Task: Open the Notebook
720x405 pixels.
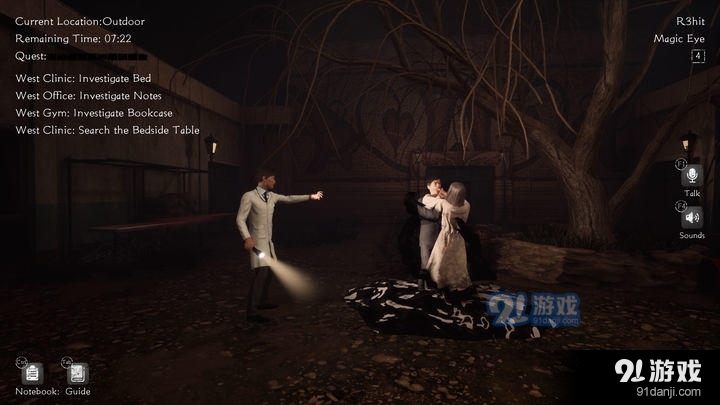Action: point(32,373)
